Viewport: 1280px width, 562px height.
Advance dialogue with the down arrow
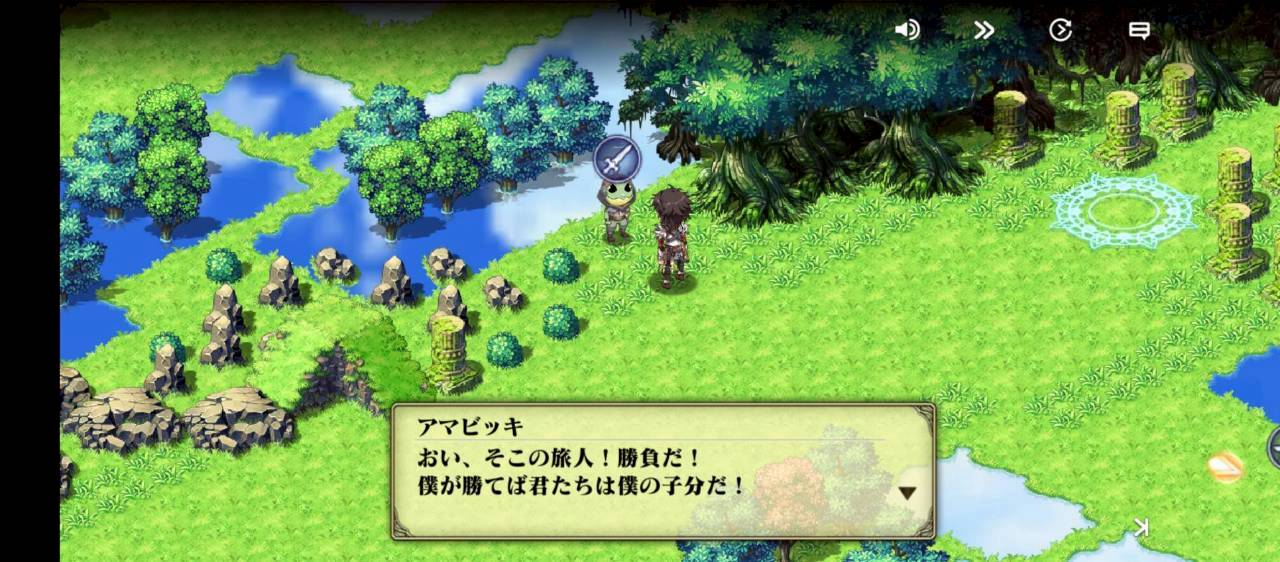907,492
